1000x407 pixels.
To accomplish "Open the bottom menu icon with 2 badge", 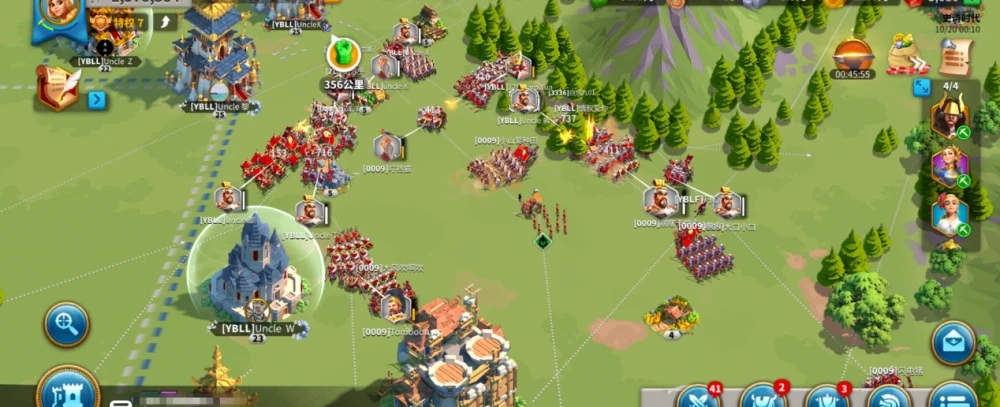I will (x=763, y=398).
